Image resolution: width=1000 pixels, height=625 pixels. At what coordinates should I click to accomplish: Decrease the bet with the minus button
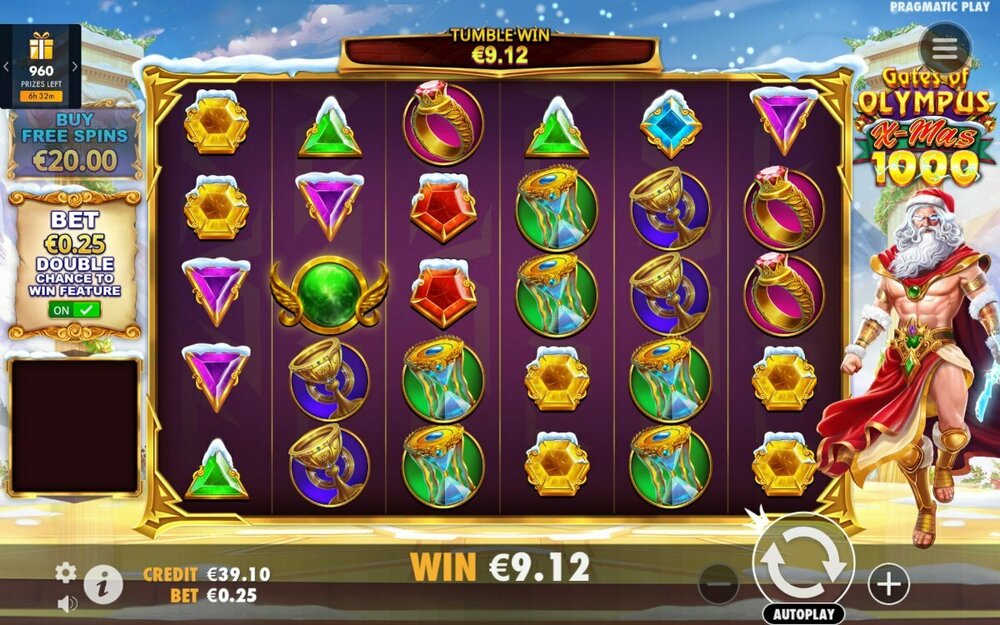[718, 583]
